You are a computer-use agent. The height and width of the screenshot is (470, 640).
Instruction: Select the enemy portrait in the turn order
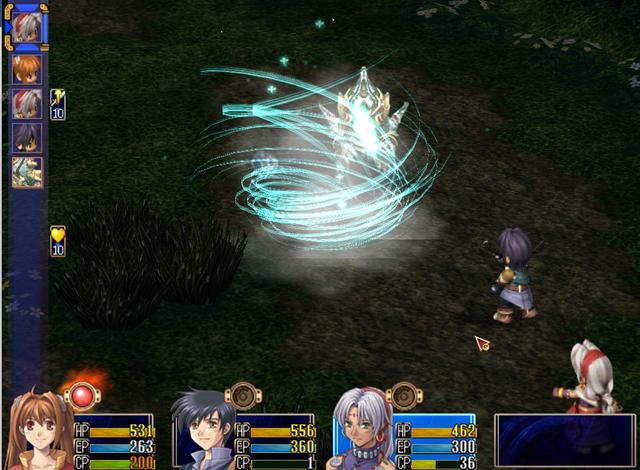point(26,171)
